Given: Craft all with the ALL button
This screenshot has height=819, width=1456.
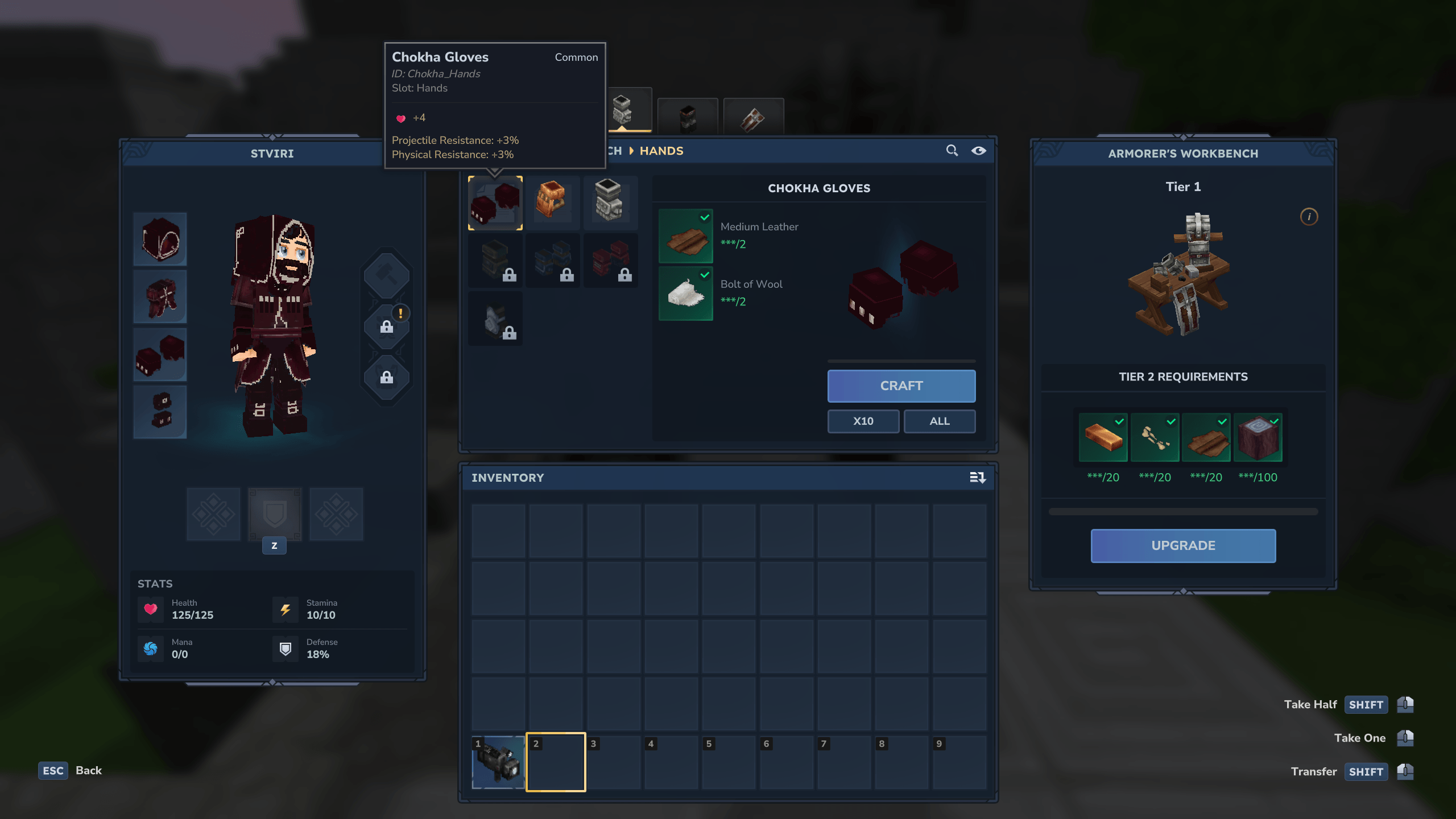Looking at the screenshot, I should [939, 421].
